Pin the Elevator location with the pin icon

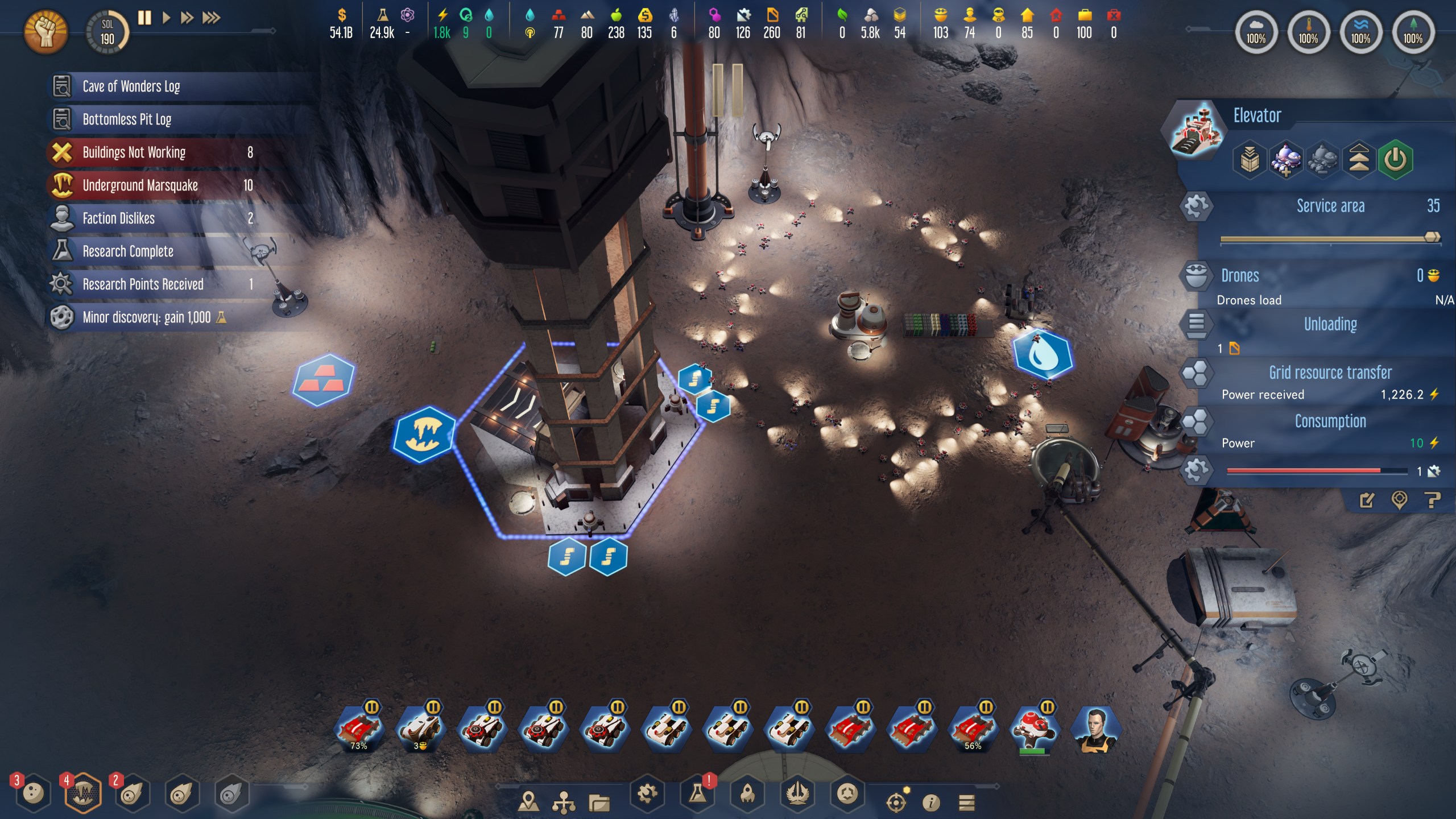(1399, 501)
